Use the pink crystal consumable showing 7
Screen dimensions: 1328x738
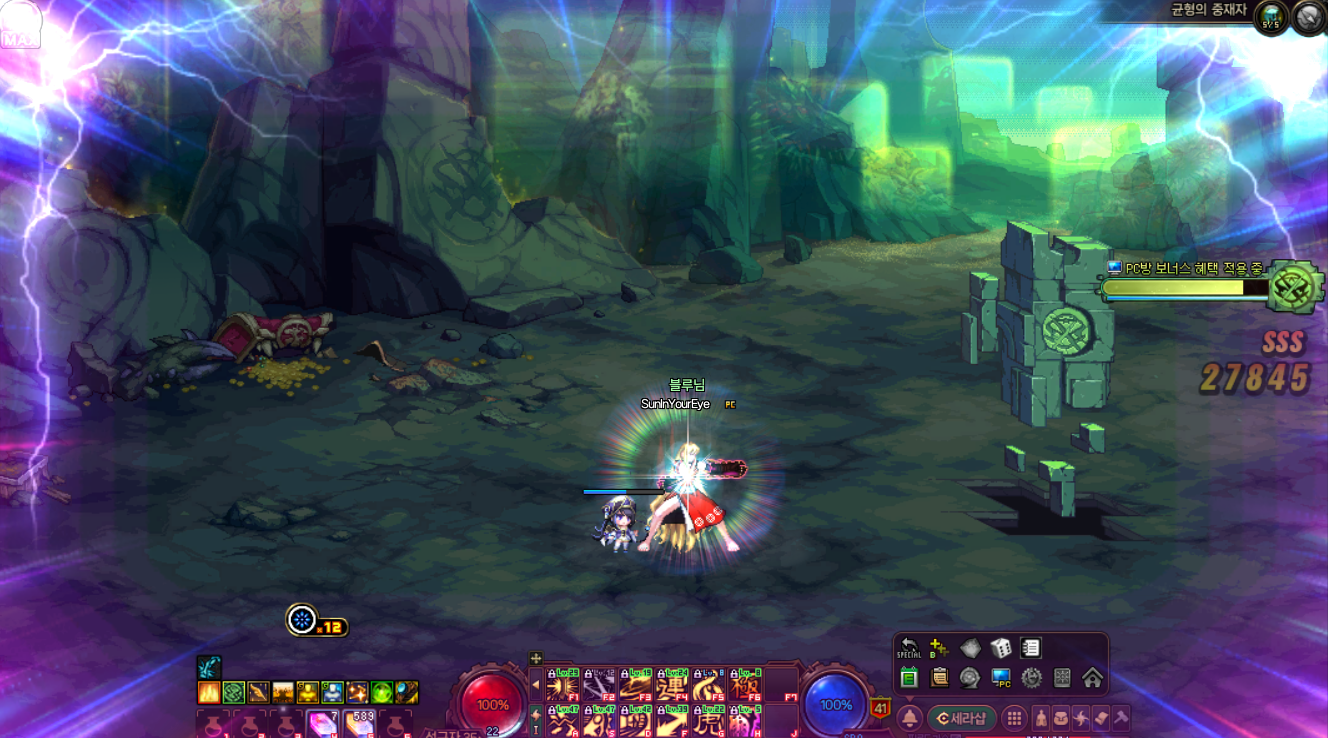pos(323,723)
